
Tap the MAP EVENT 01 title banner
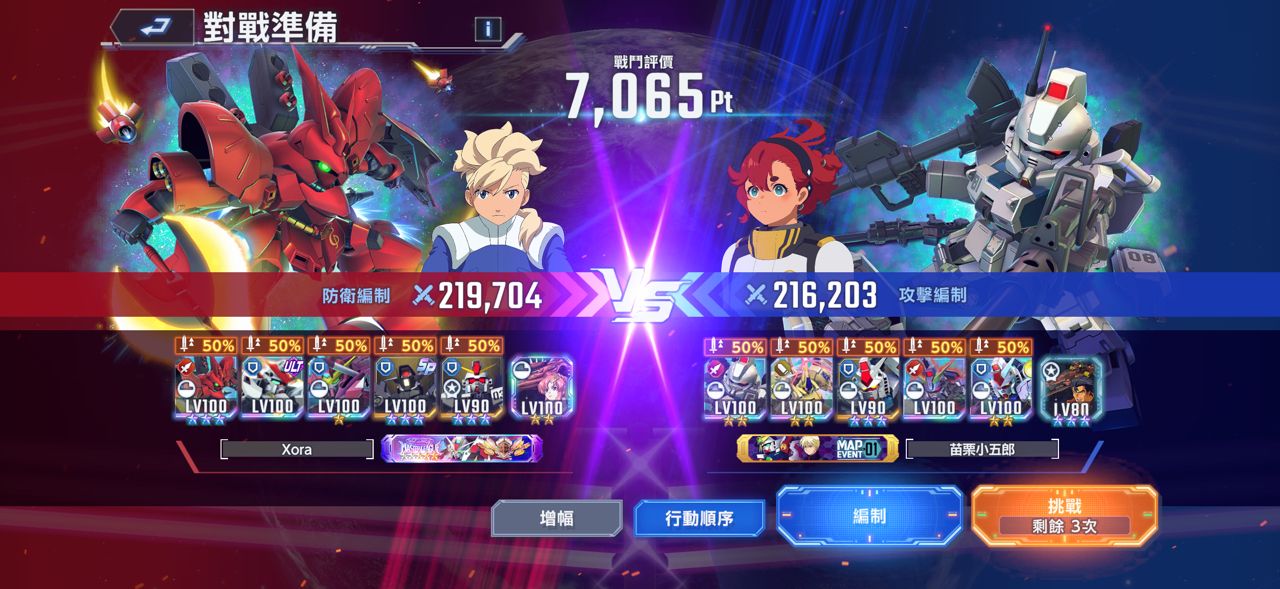[817, 449]
